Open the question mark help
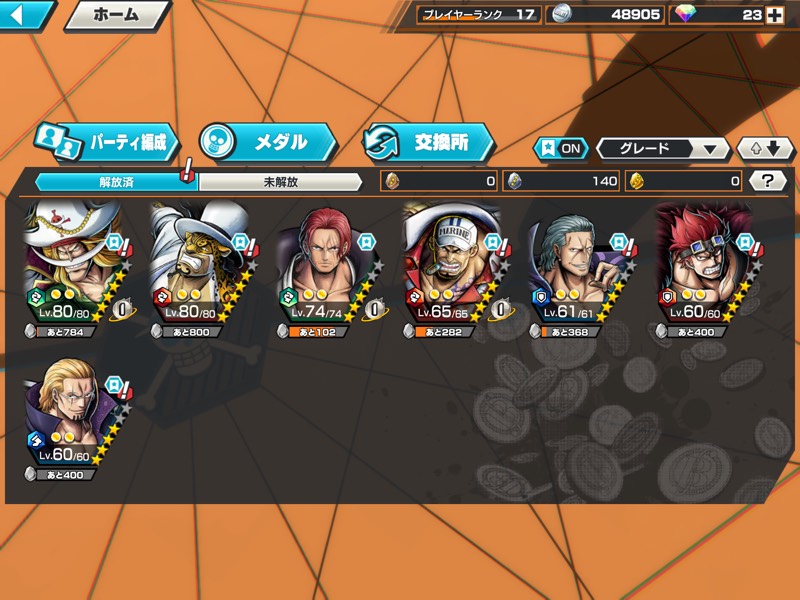Image resolution: width=800 pixels, height=600 pixels. 767,181
